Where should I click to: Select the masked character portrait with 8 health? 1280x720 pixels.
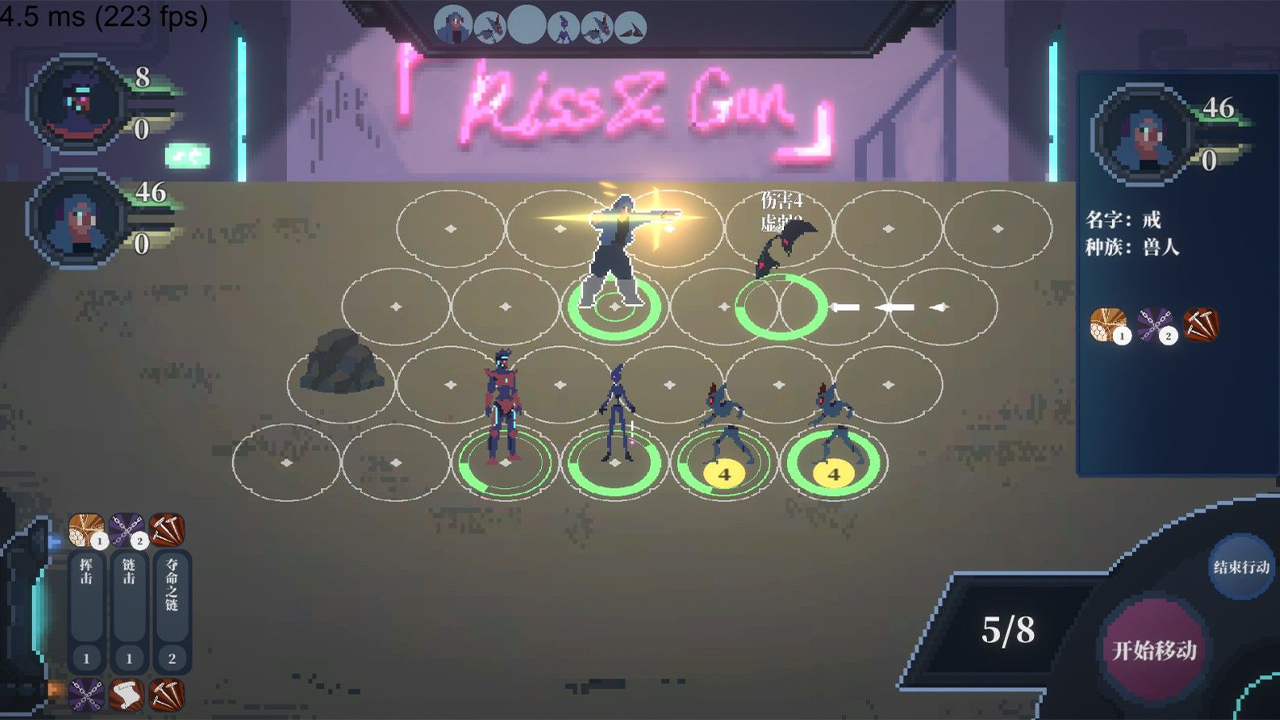coord(76,103)
